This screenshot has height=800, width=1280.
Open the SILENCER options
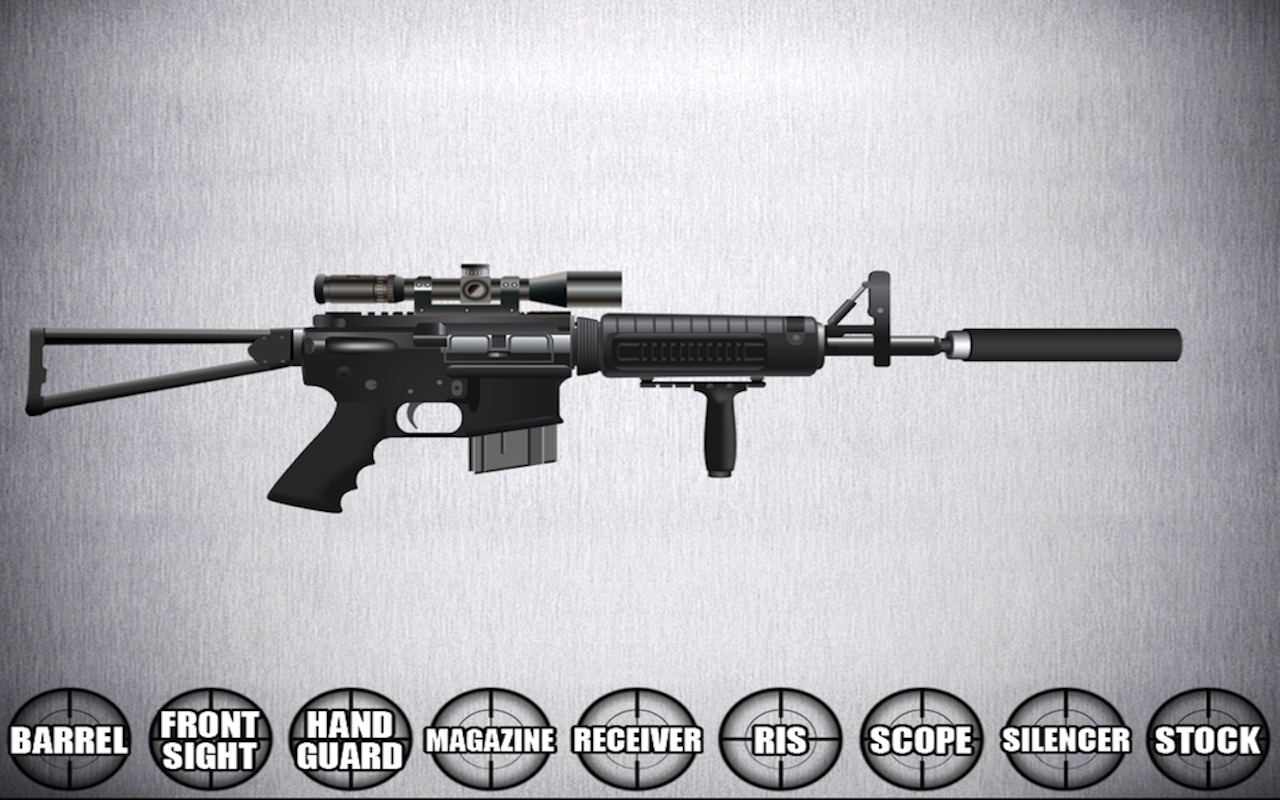tap(1063, 742)
